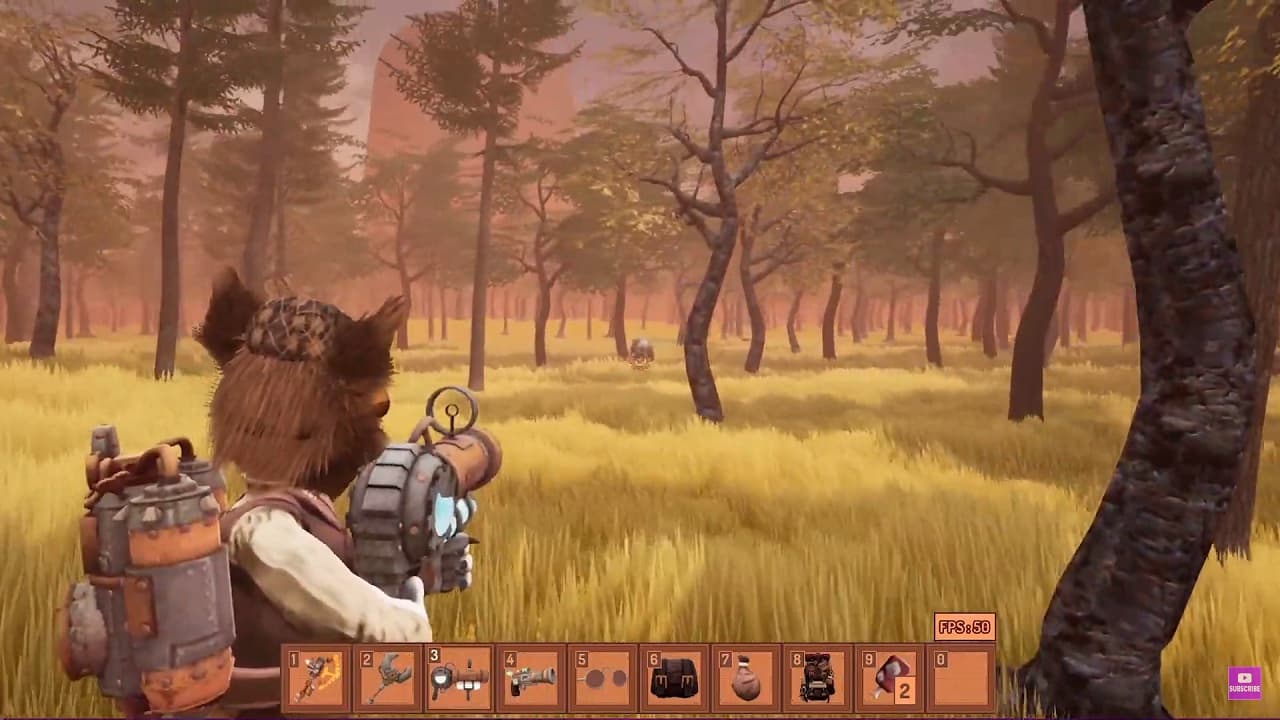
Task: Choose the blunderbuss pistol in slot 4
Action: (x=531, y=678)
